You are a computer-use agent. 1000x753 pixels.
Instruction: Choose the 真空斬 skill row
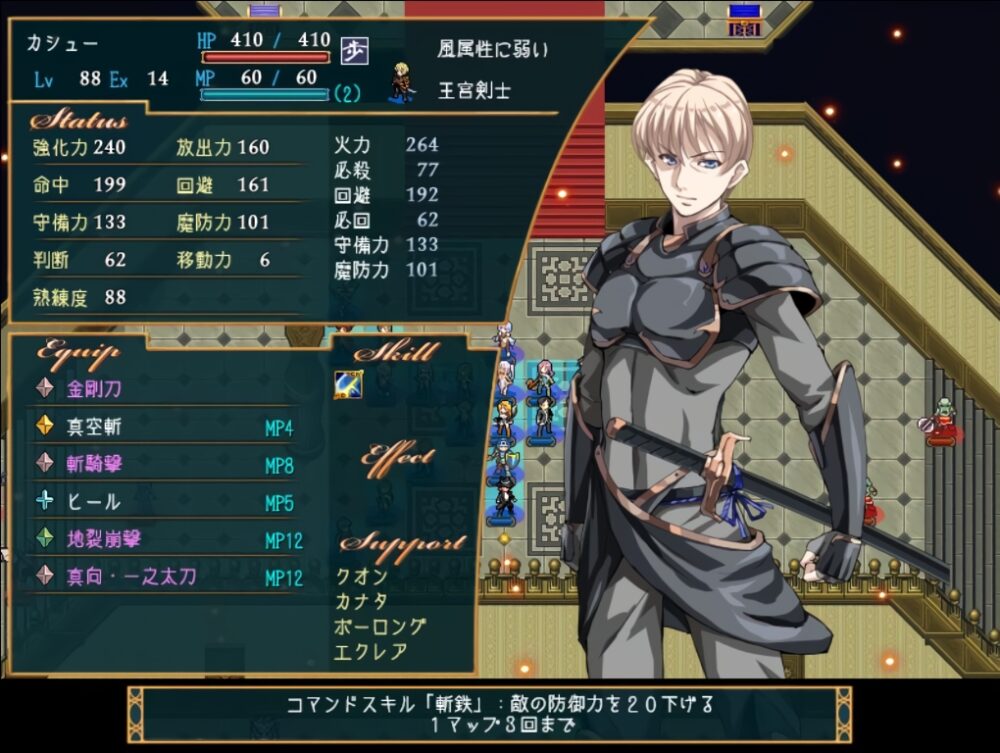coord(94,426)
